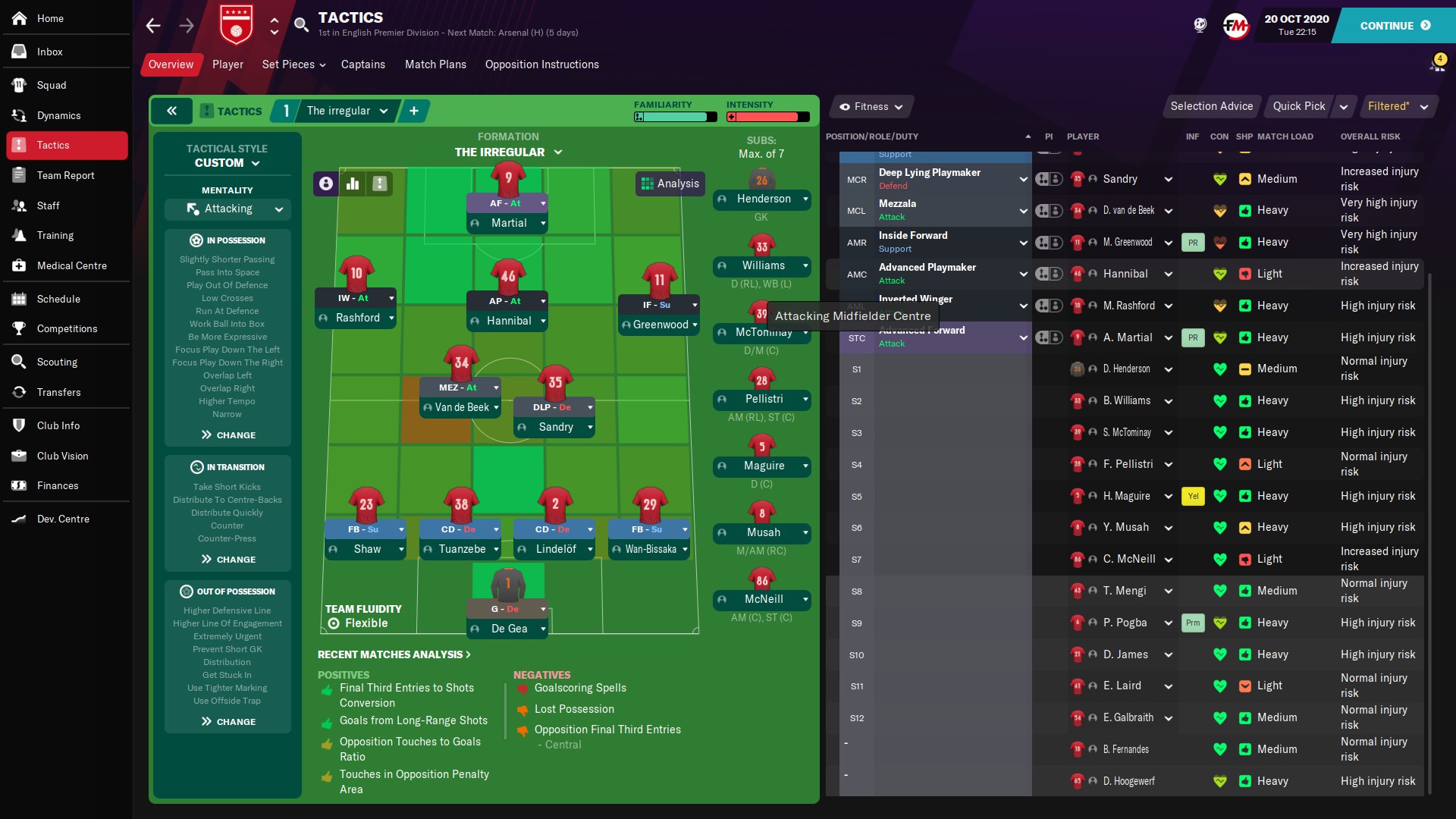The width and height of the screenshot is (1456, 819).
Task: Switch to the Player tab
Action: 227,64
